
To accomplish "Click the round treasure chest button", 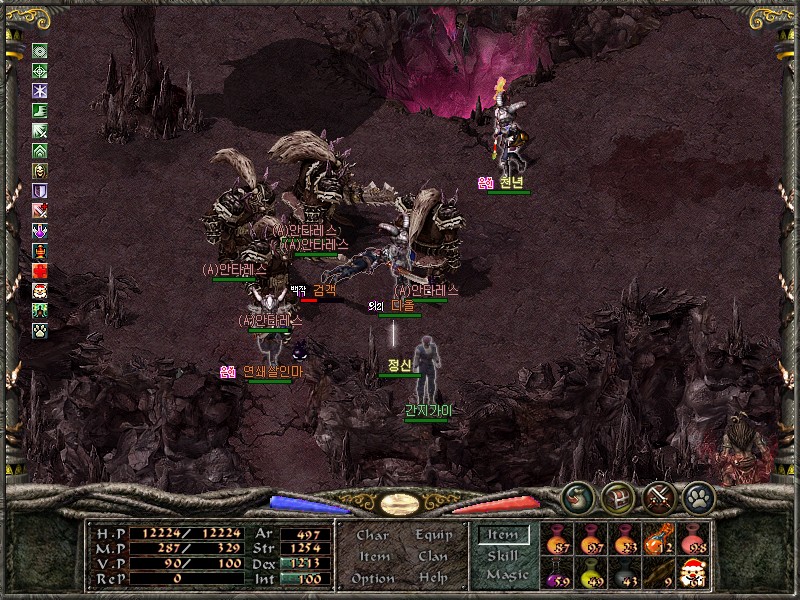I will [x=617, y=496].
